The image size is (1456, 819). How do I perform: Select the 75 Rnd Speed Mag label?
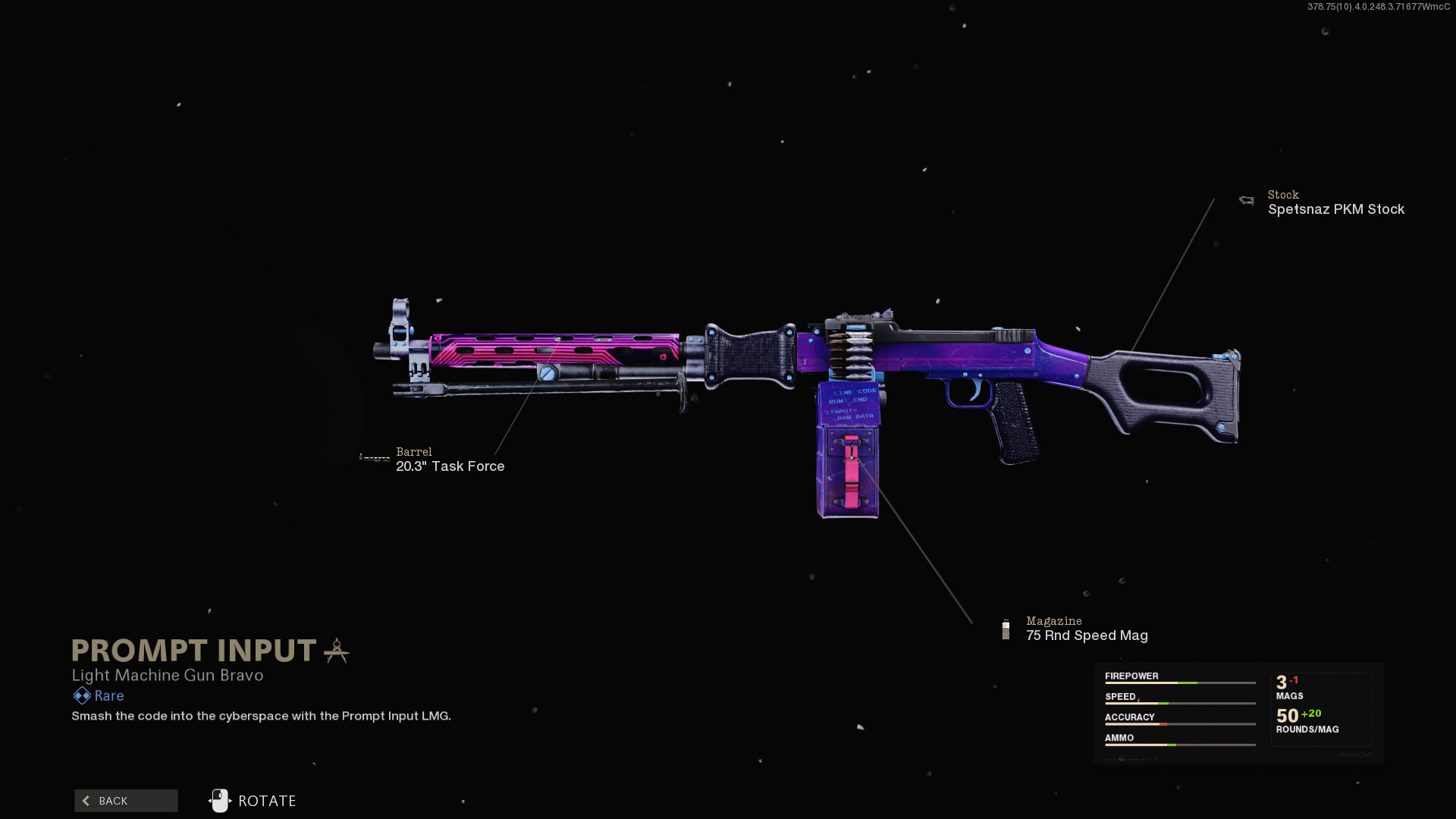(x=1086, y=635)
